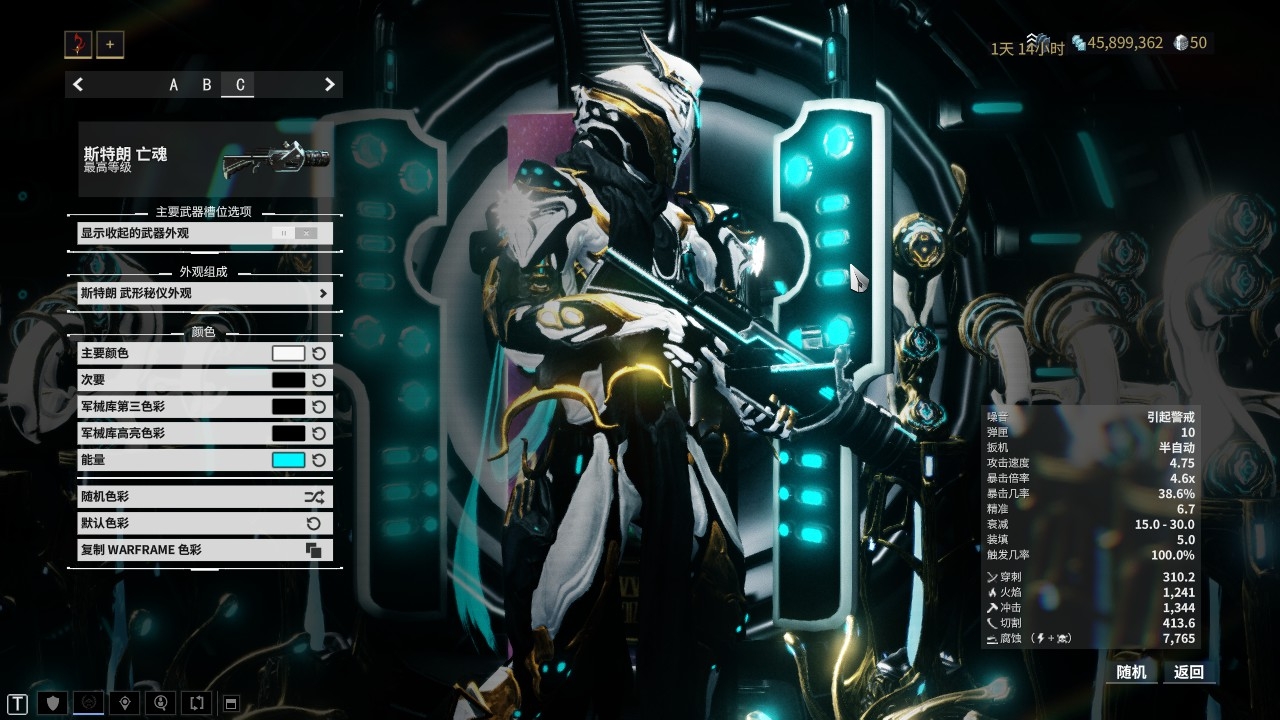The image size is (1280, 720).
Task: Switch to appearance config A
Action: 173,85
